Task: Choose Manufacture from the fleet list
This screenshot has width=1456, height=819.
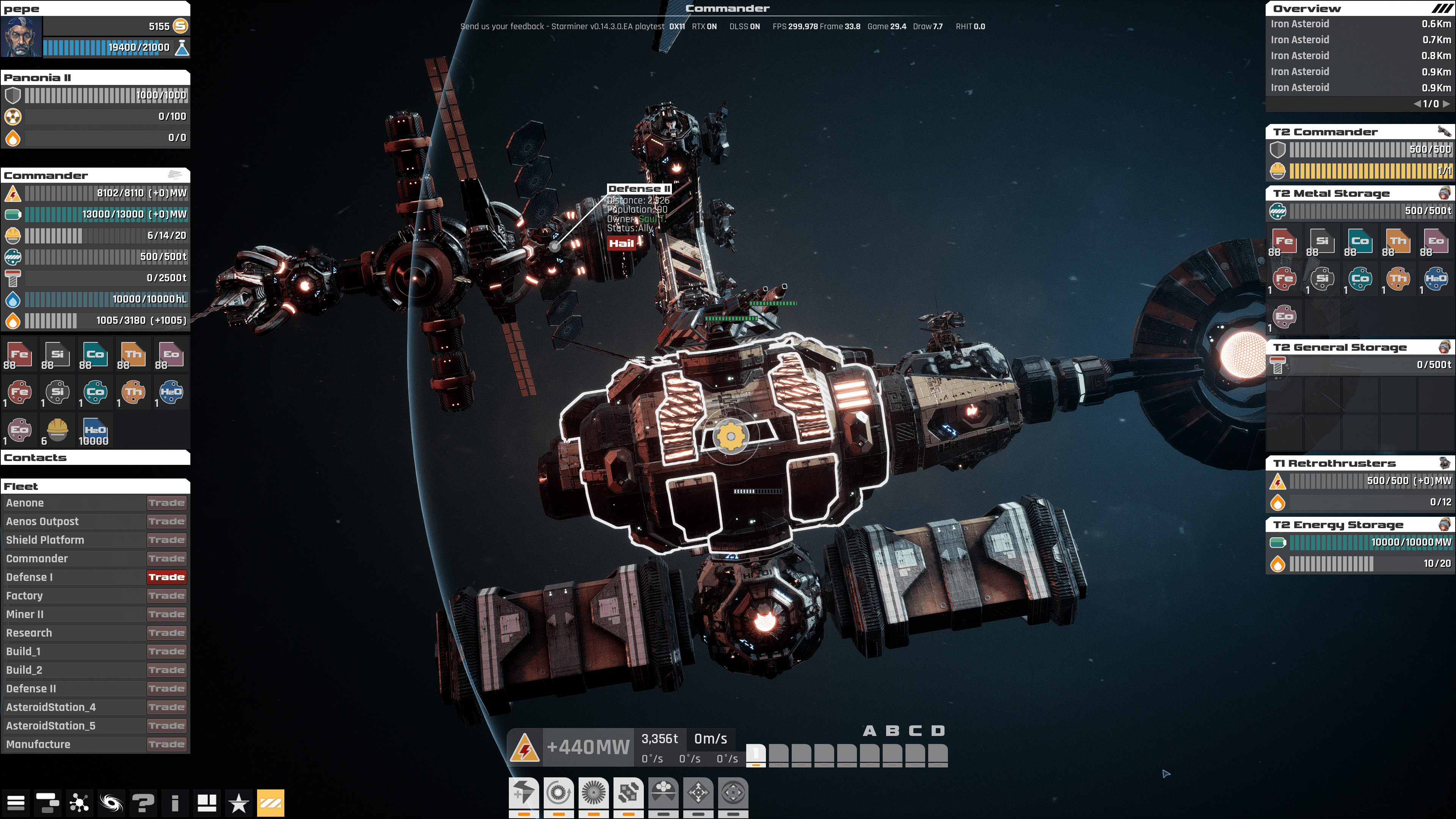Action: coord(38,744)
